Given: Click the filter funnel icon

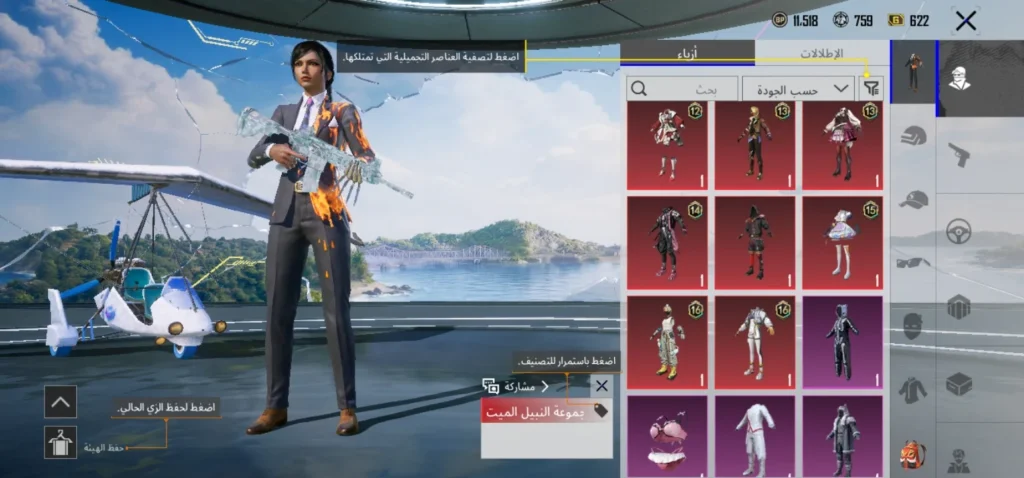Looking at the screenshot, I should click(872, 89).
